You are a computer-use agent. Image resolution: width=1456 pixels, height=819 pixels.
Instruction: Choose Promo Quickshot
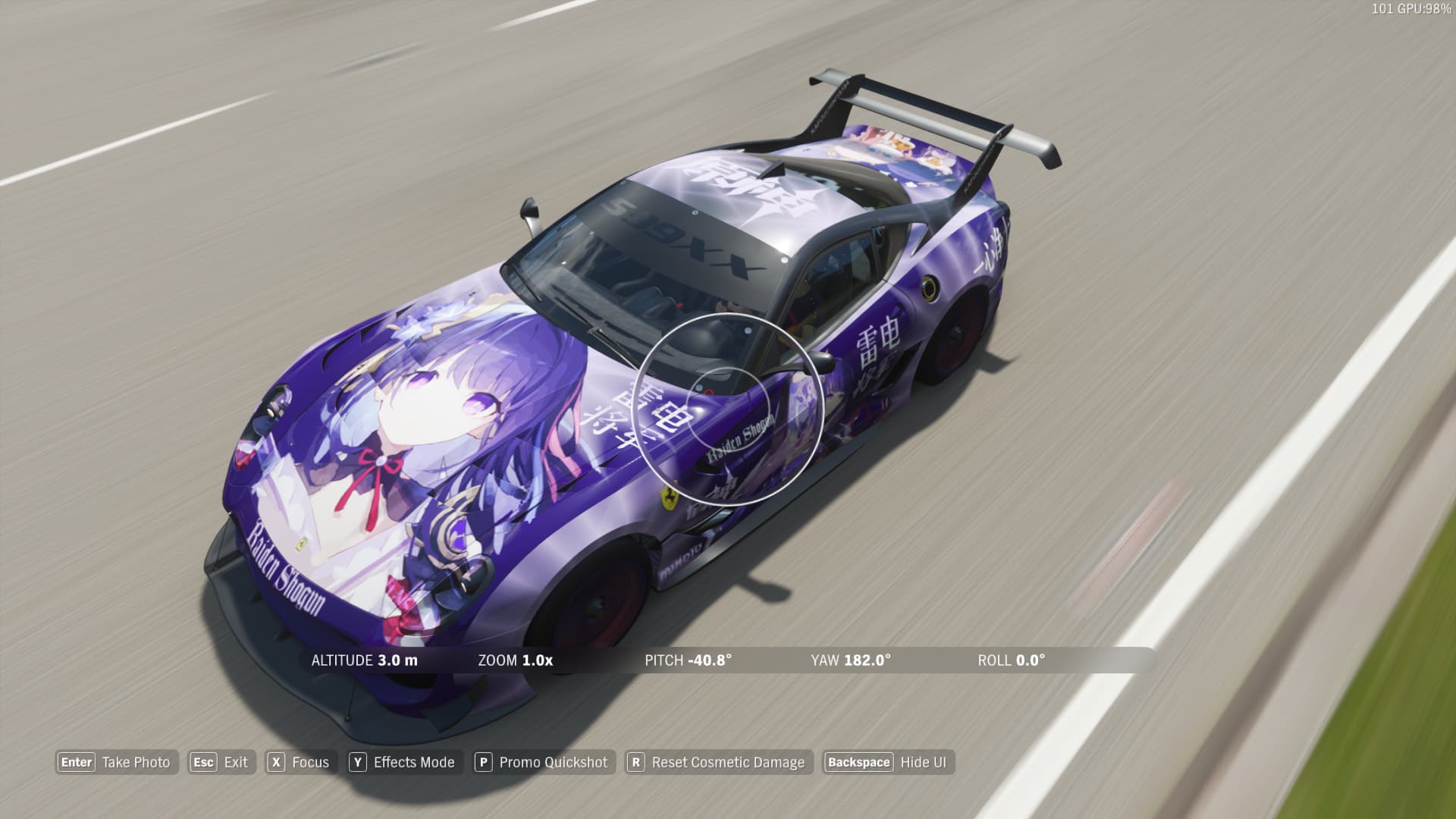(542, 762)
